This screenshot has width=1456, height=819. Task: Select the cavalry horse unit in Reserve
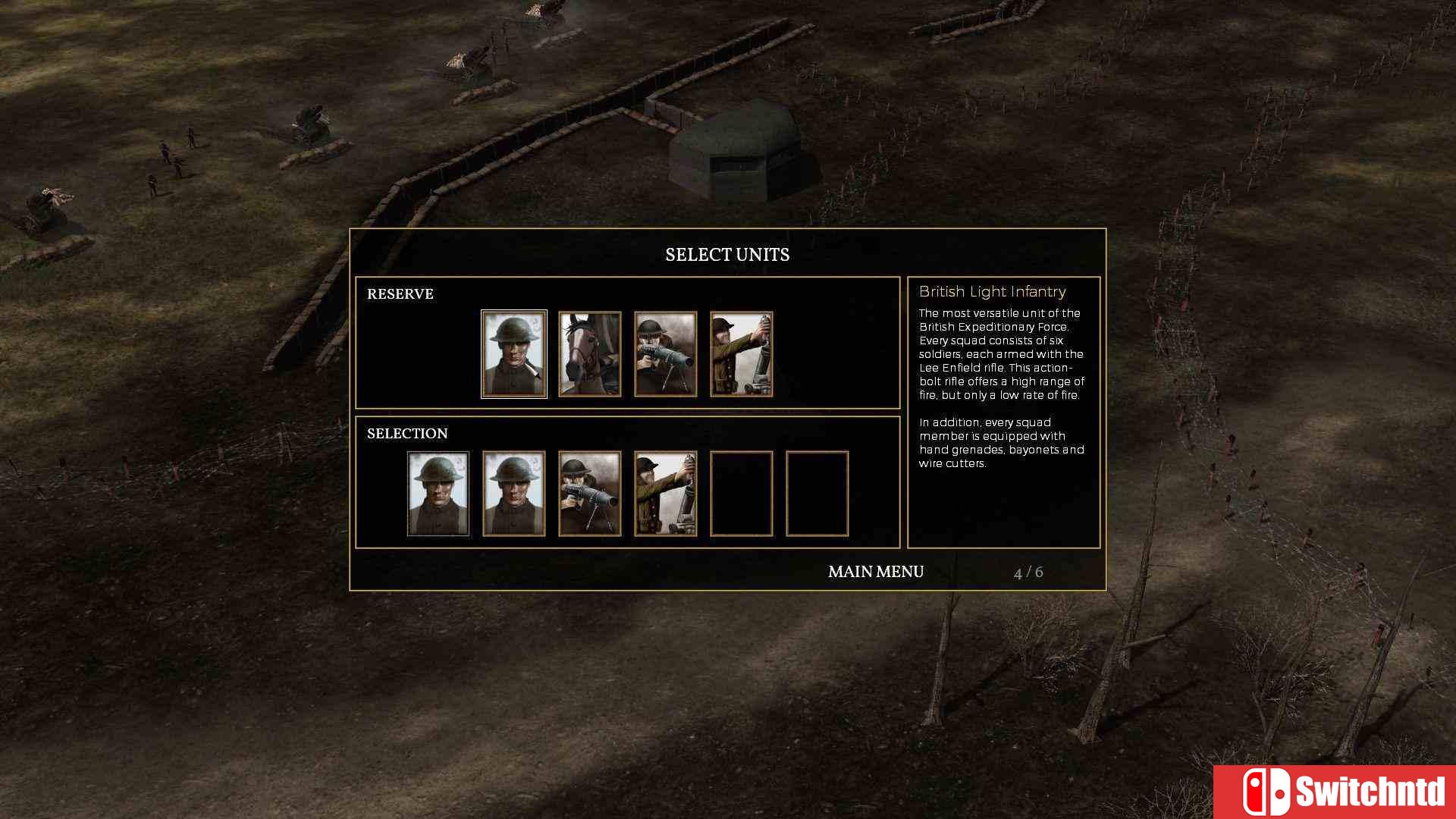tap(589, 353)
